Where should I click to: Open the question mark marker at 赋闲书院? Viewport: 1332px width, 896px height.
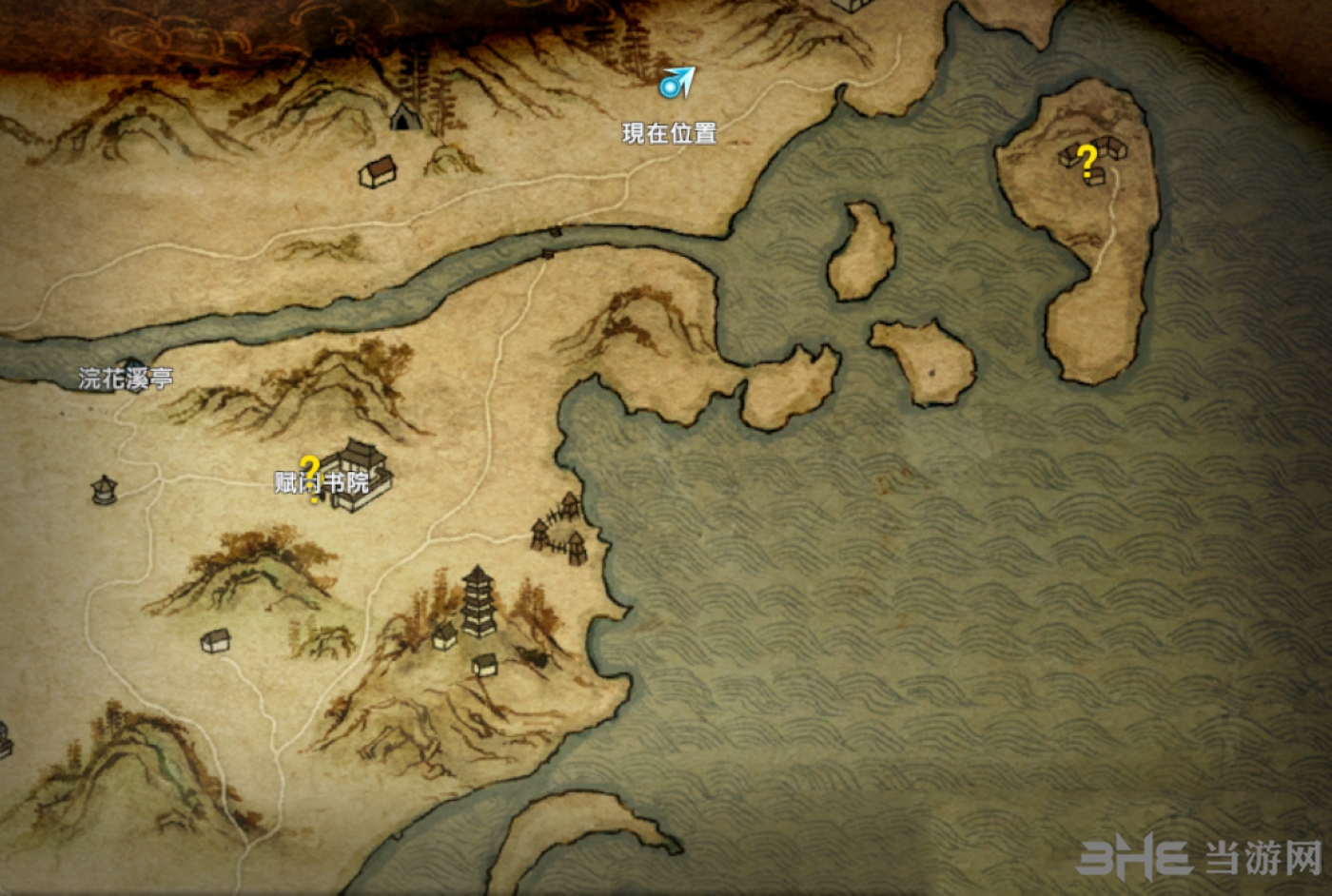pyautogui.click(x=309, y=475)
